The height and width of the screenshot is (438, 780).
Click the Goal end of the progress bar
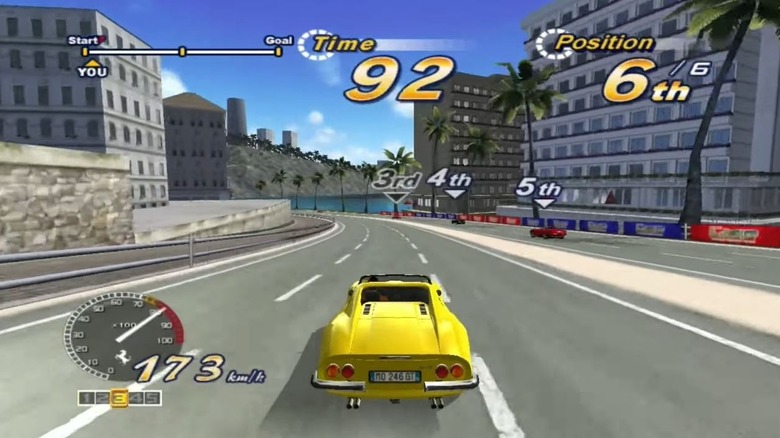pyautogui.click(x=278, y=49)
